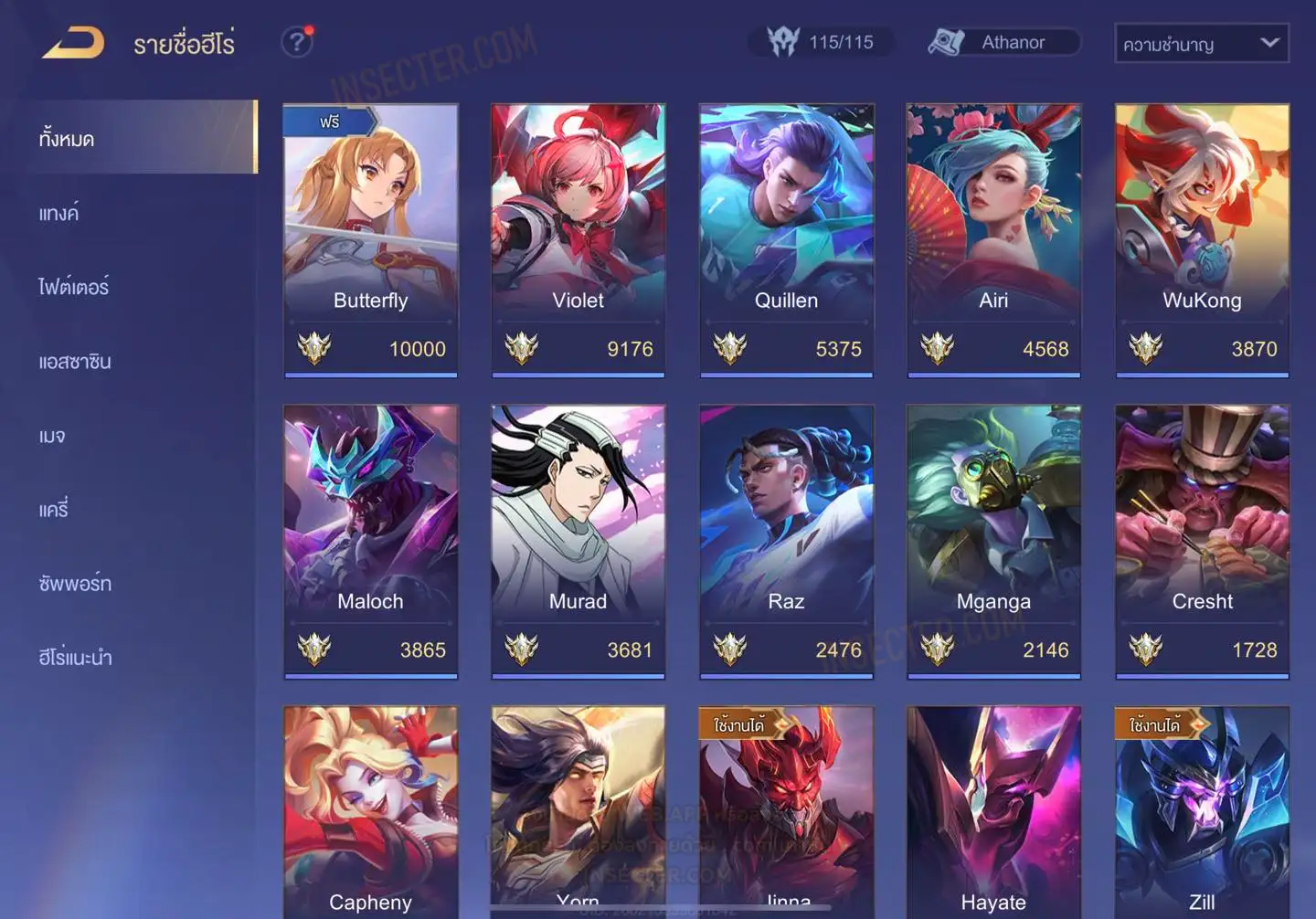Filter heroes by แอสซาซิน assassin
Image resolution: width=1316 pixels, height=919 pixels.
tap(75, 362)
